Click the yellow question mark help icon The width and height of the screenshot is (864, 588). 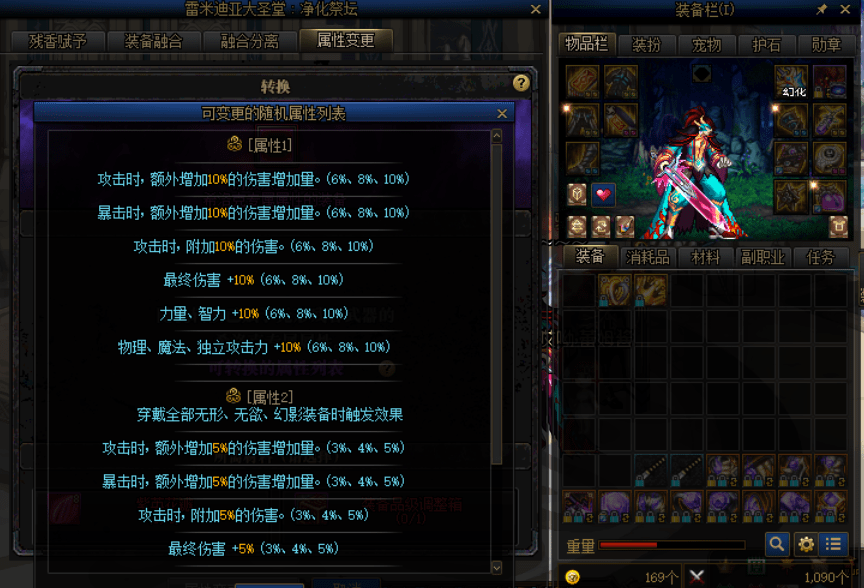(521, 84)
